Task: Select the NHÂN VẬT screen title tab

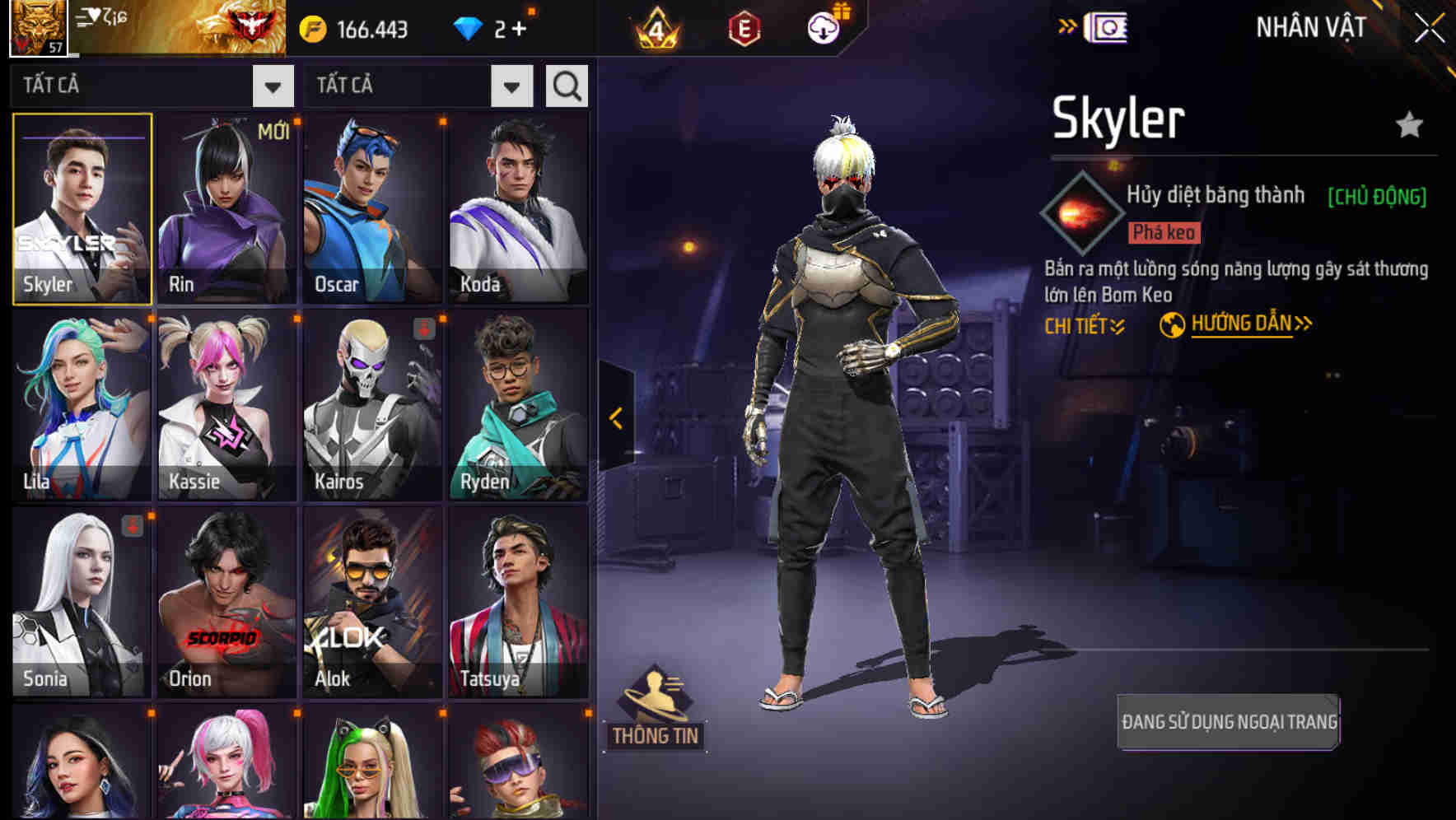Action: (x=1310, y=26)
